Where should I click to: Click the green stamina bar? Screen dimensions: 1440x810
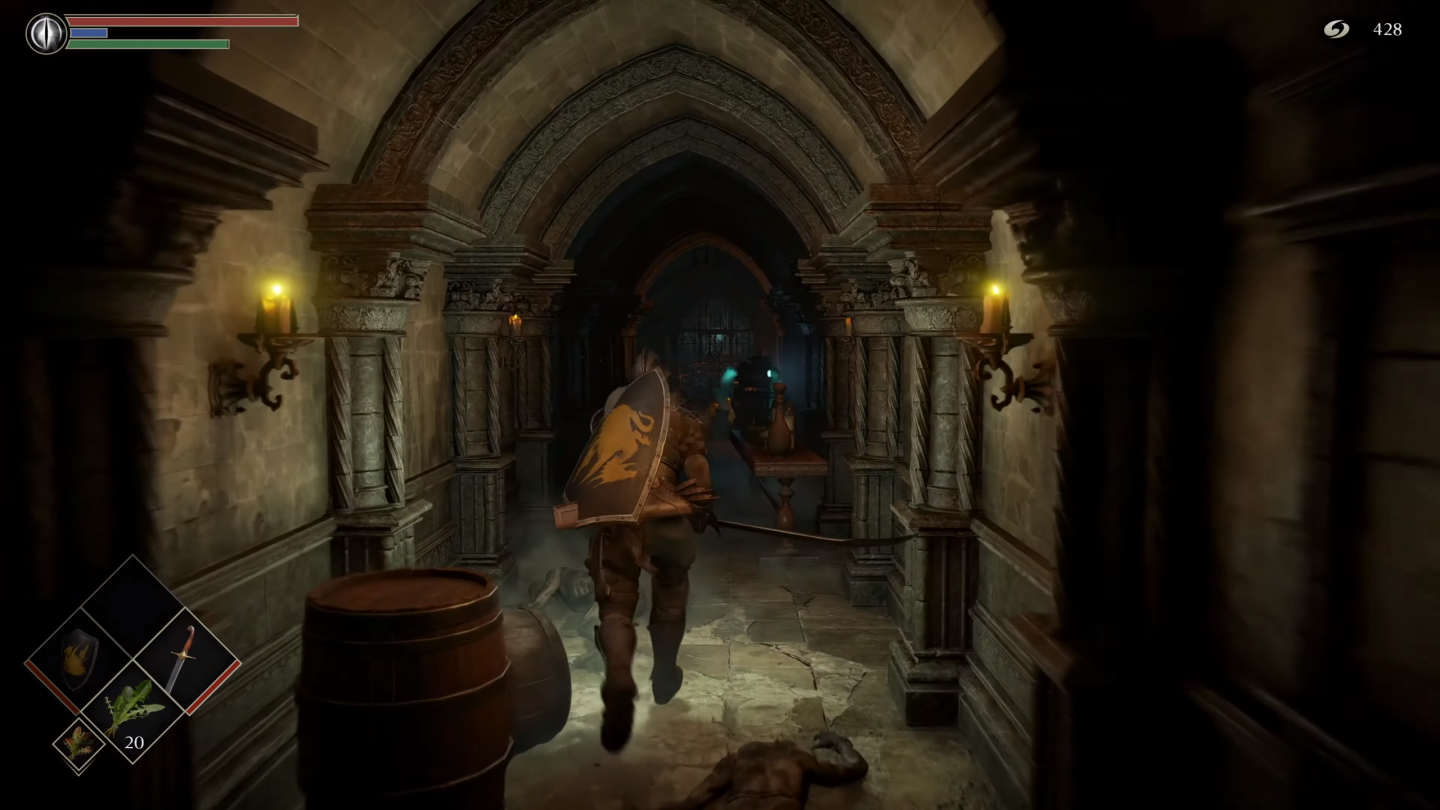pos(150,44)
